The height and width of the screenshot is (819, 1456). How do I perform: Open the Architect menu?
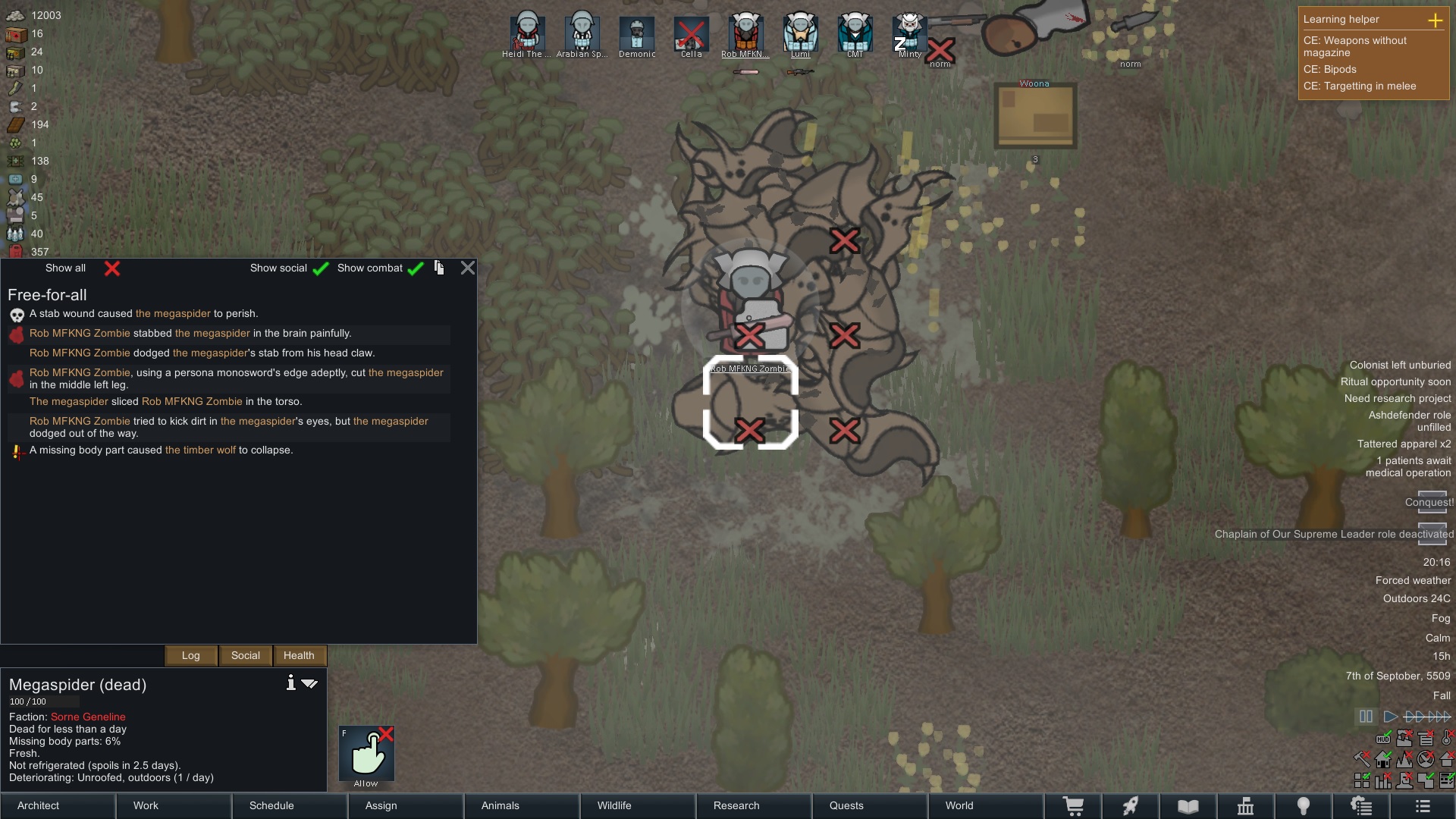pos(58,805)
